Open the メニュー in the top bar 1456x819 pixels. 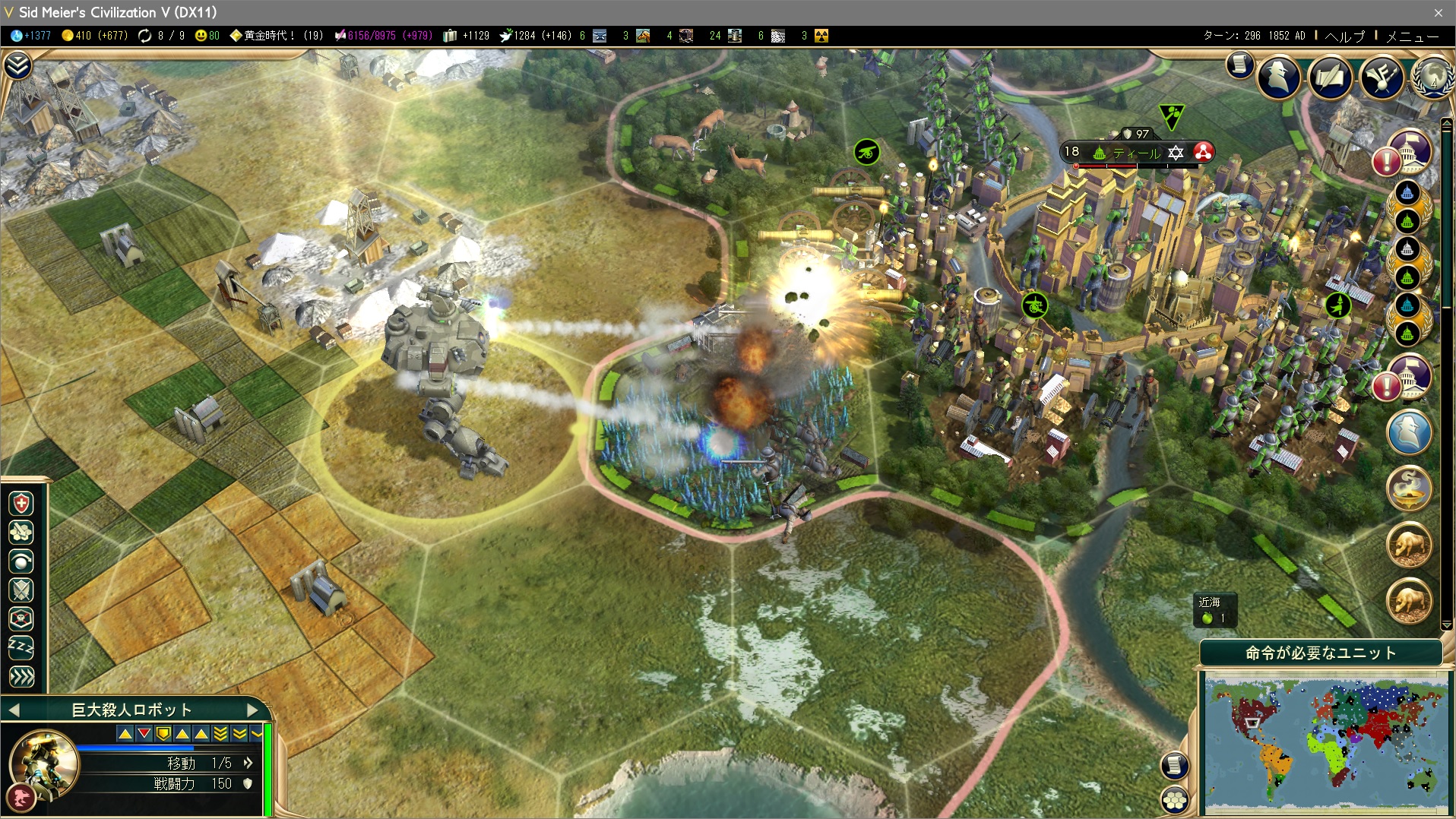(x=1412, y=36)
